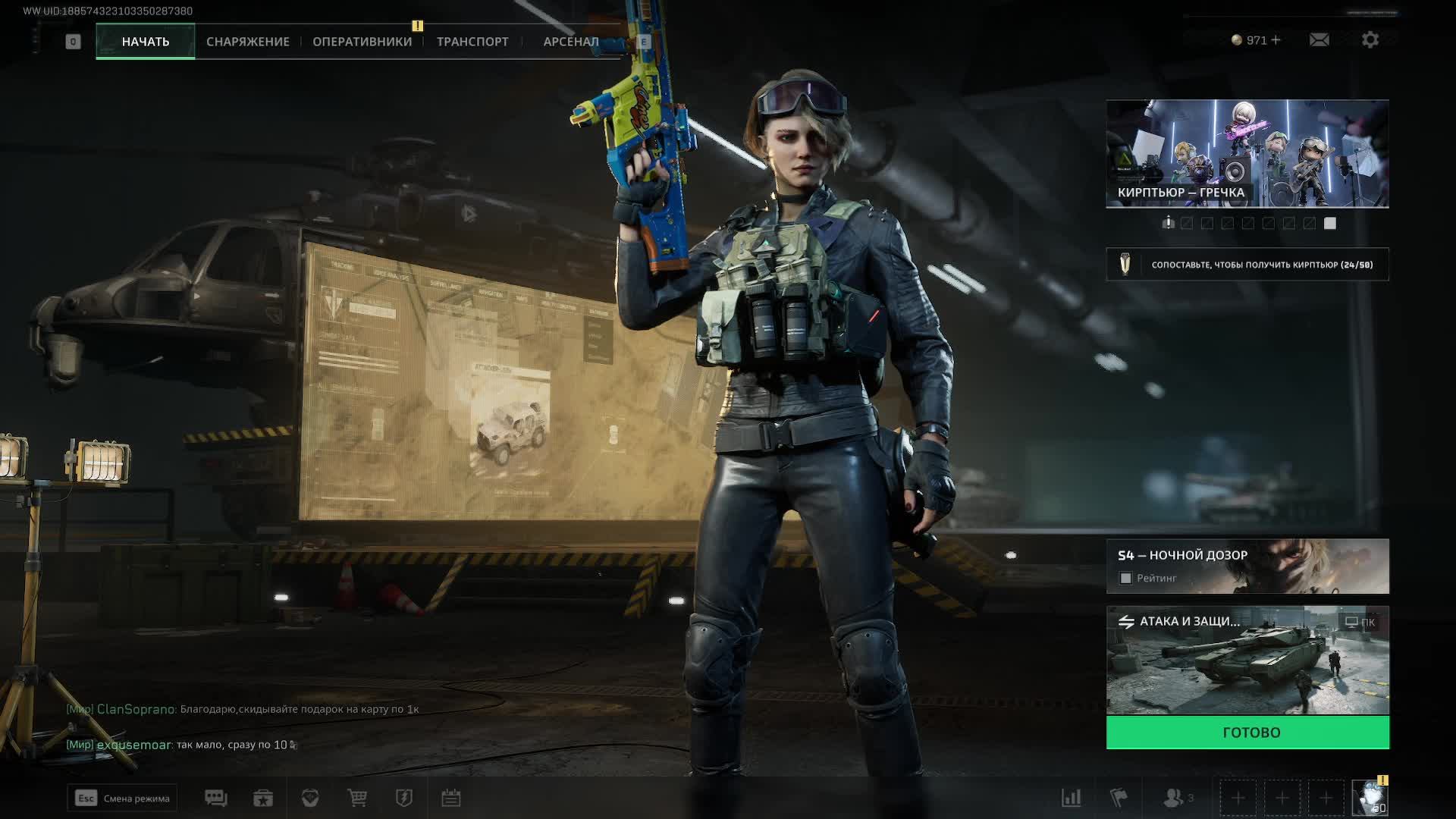The height and width of the screenshot is (819, 1456).
Task: Open the shopping cart store
Action: (357, 798)
